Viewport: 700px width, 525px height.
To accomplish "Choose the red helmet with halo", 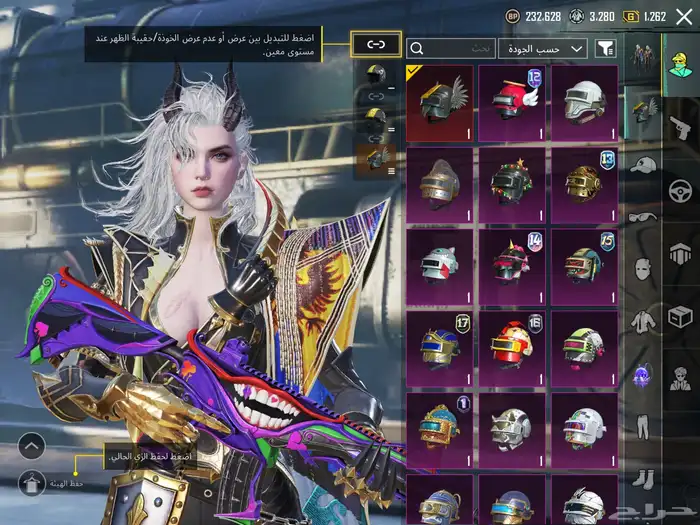I will [x=512, y=102].
